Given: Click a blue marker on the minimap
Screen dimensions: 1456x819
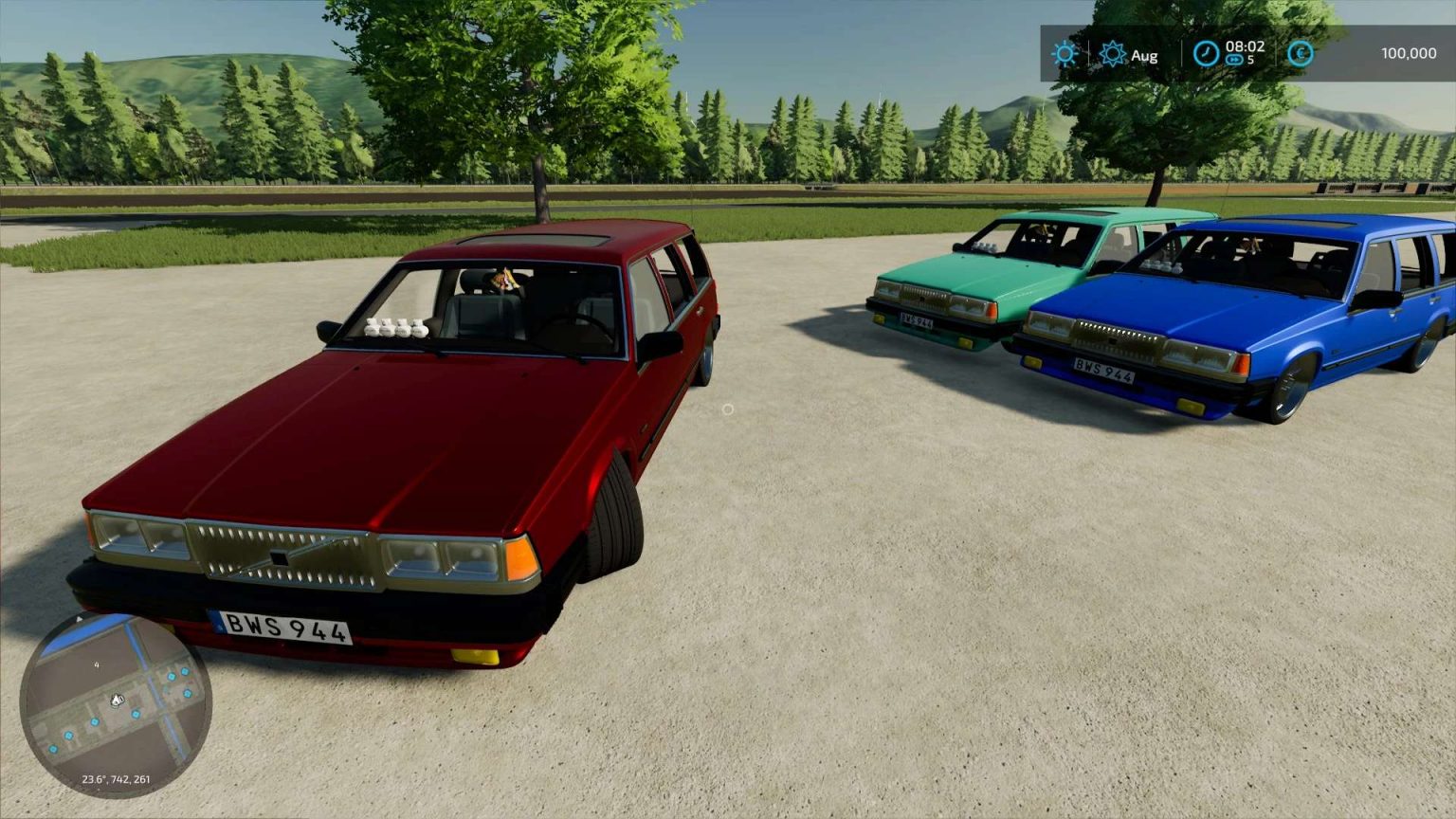Looking at the screenshot, I should (x=135, y=714).
